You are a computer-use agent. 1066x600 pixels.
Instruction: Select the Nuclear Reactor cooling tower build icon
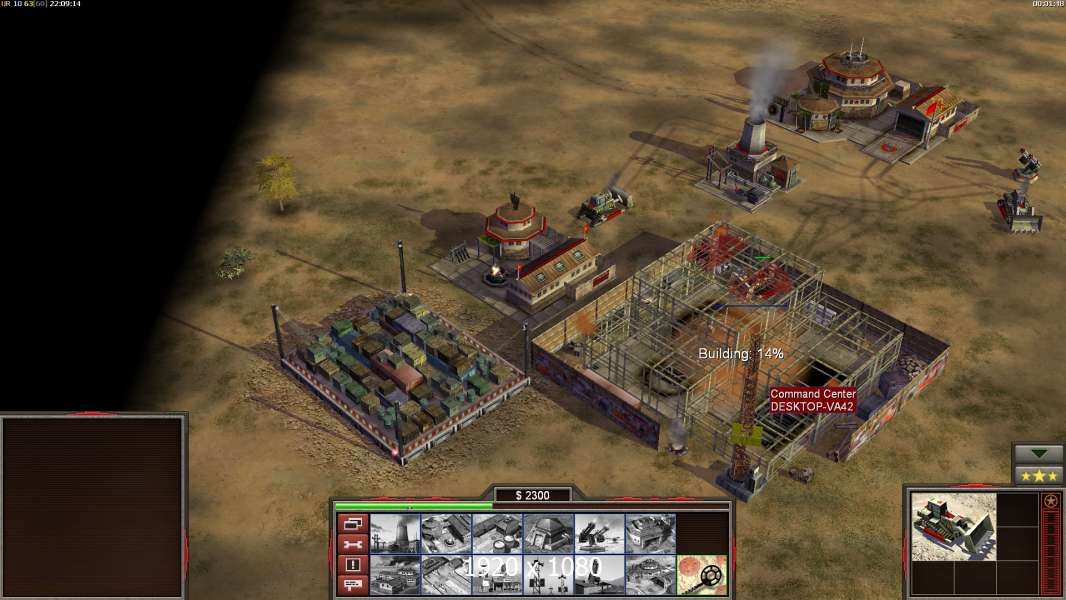pos(395,534)
